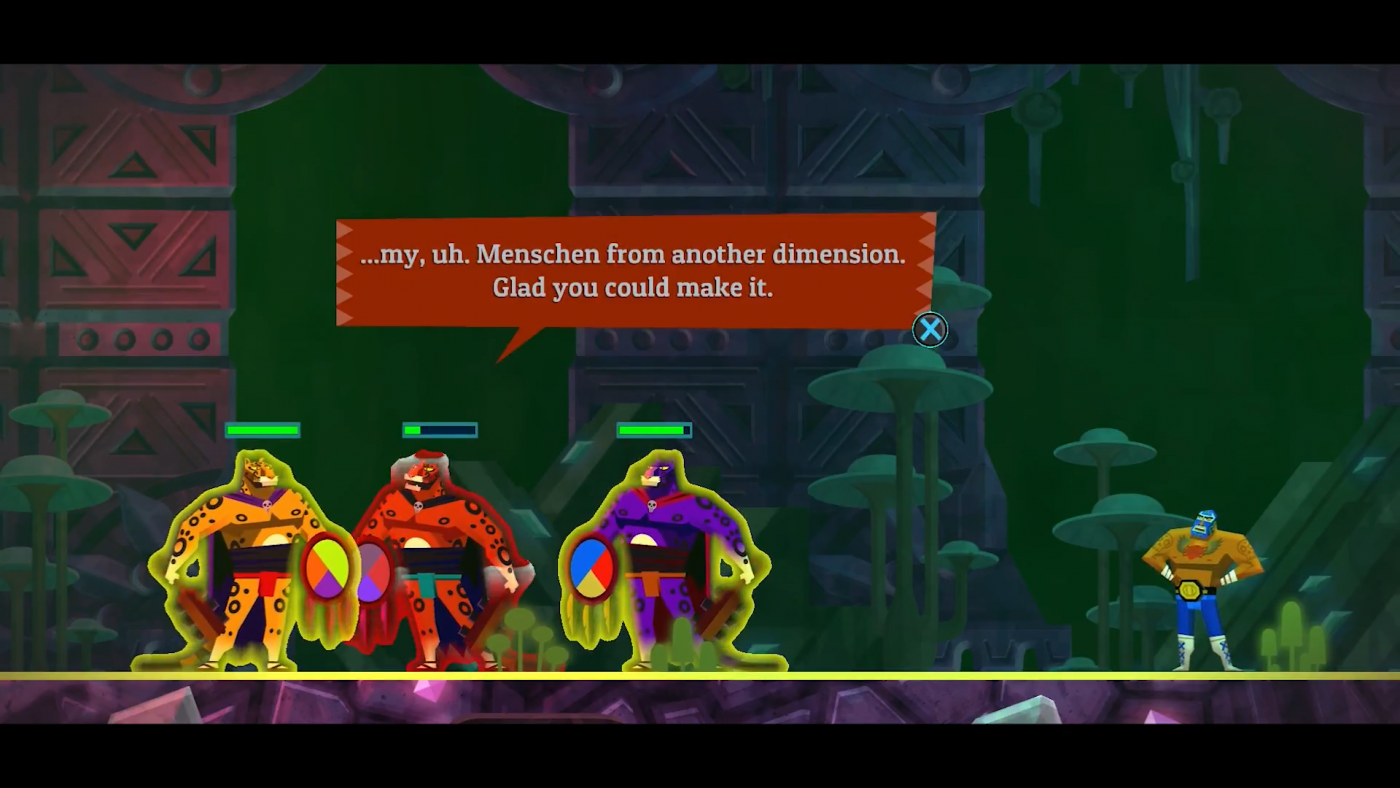Viewport: 1400px width, 788px height.
Task: Select the dialogue text about another dimension
Action: [634, 254]
